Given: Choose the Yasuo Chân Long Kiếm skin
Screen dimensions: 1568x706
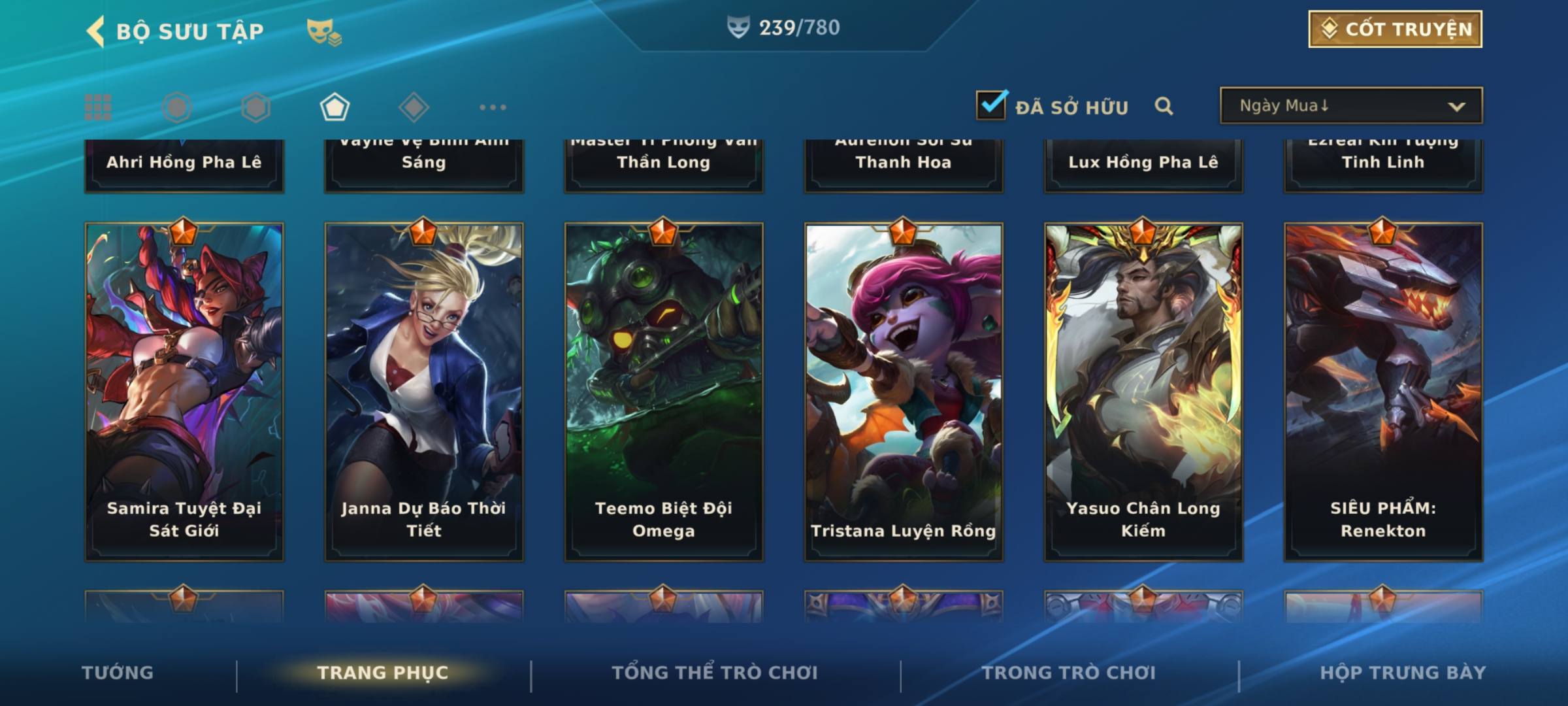Looking at the screenshot, I should [x=1143, y=392].
